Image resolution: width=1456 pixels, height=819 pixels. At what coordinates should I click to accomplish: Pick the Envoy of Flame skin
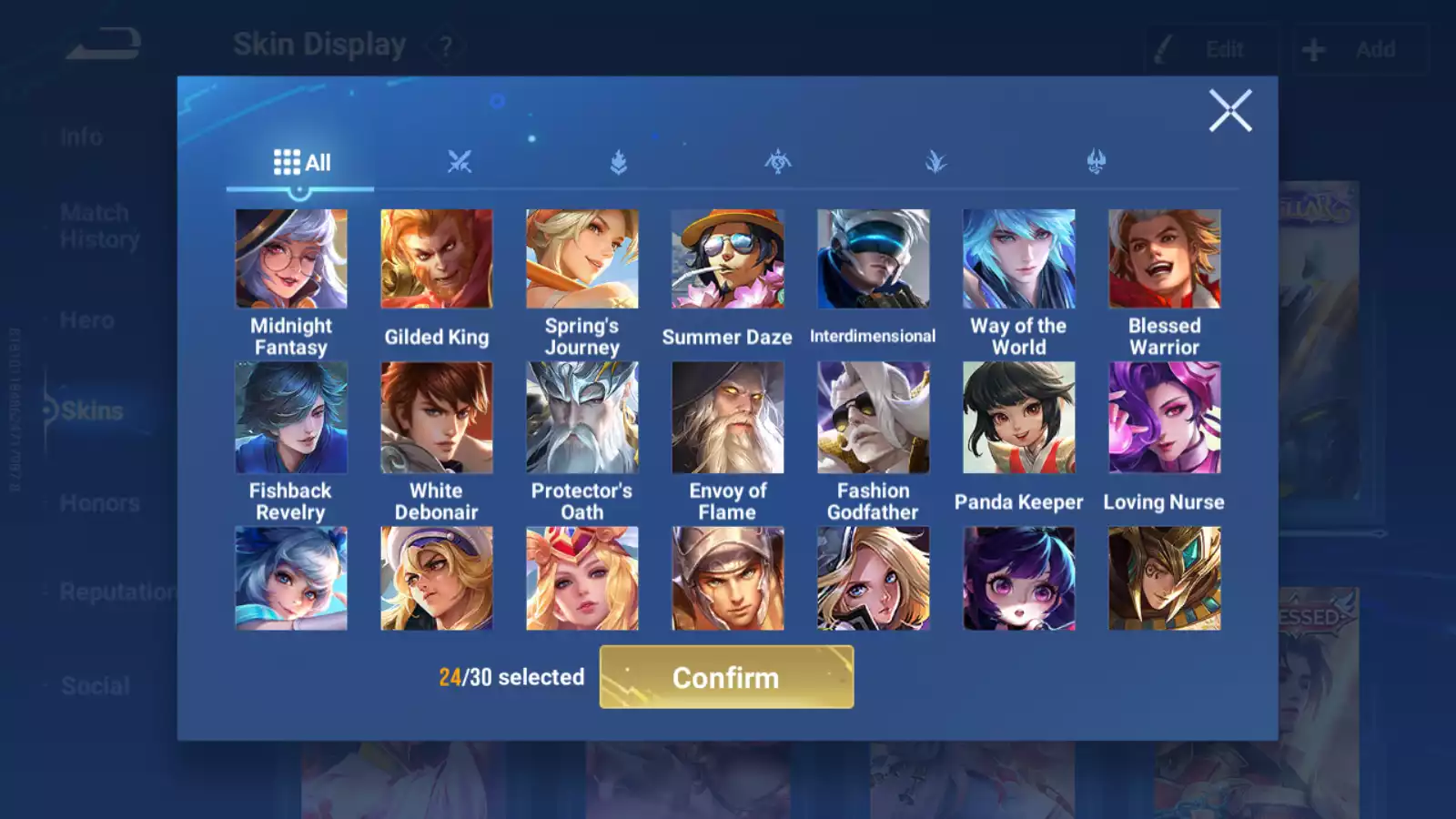(728, 418)
